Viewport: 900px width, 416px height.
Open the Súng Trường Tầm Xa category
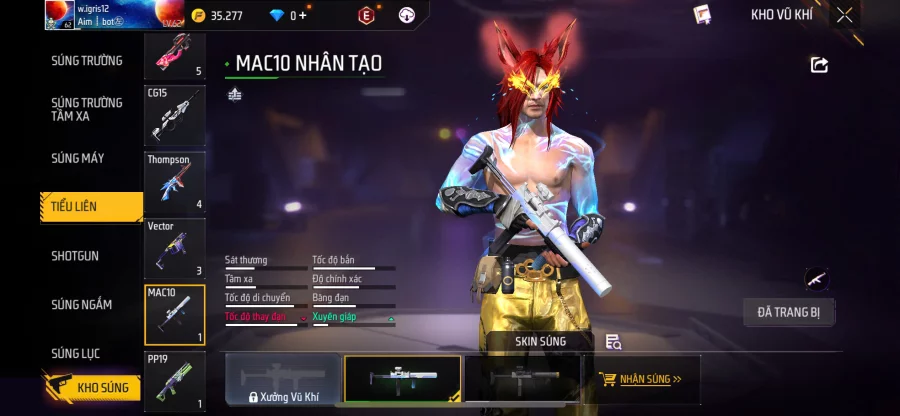[x=87, y=109]
